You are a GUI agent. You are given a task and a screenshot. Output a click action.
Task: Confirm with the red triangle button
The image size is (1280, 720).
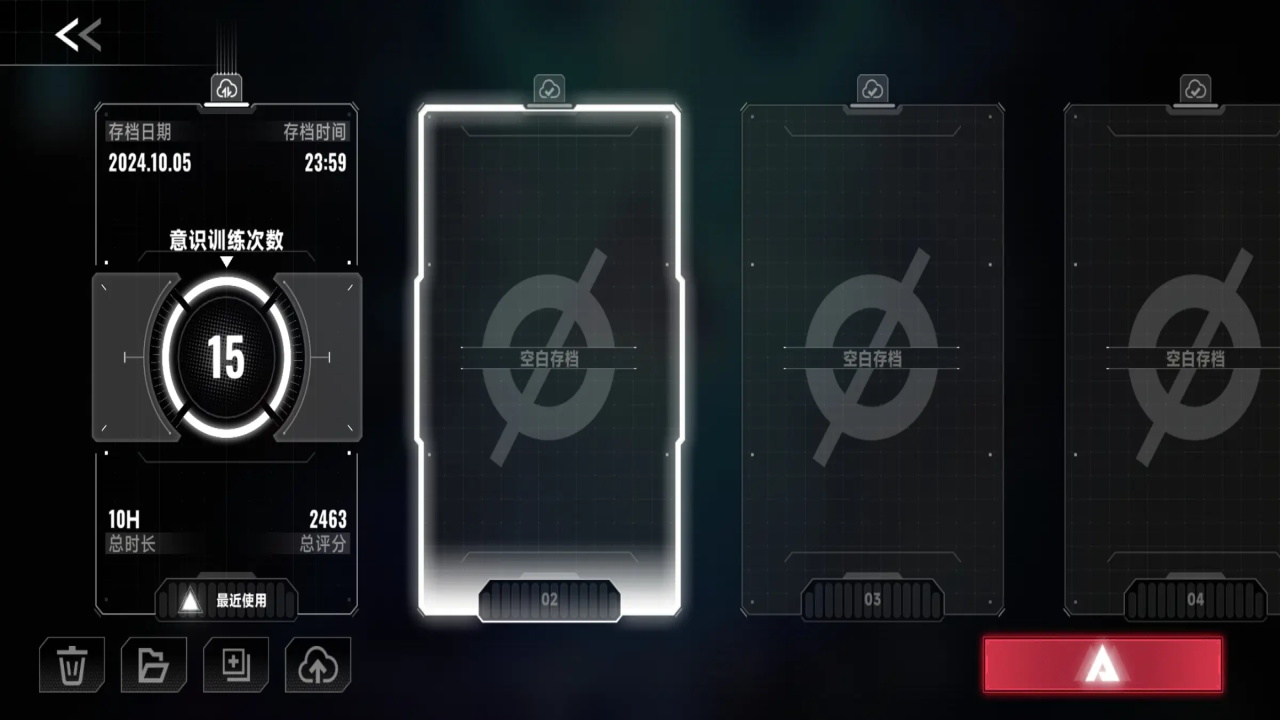[1102, 664]
